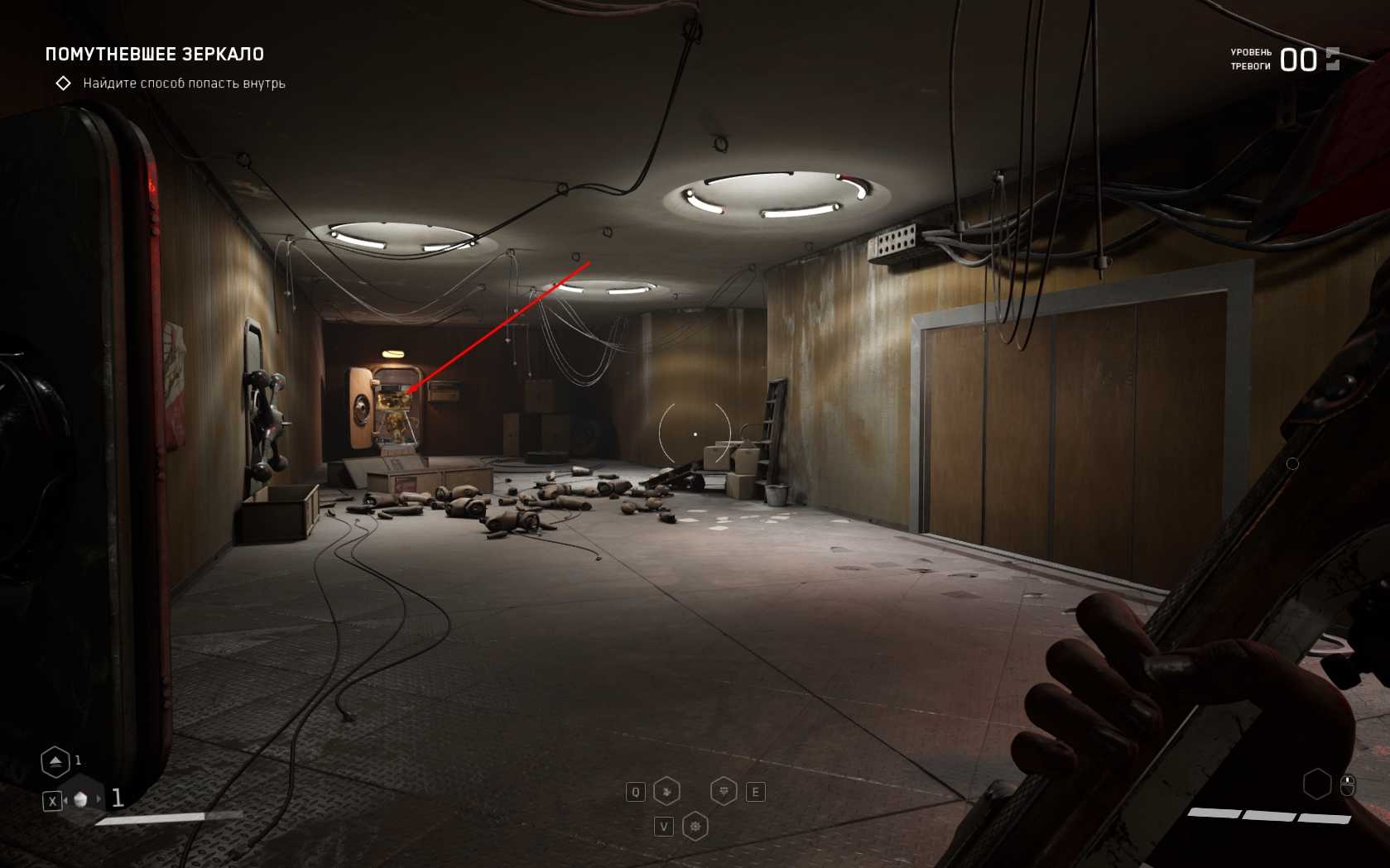Select the quest objective "Найдите способ попасть внутрь"

pyautogui.click(x=184, y=84)
